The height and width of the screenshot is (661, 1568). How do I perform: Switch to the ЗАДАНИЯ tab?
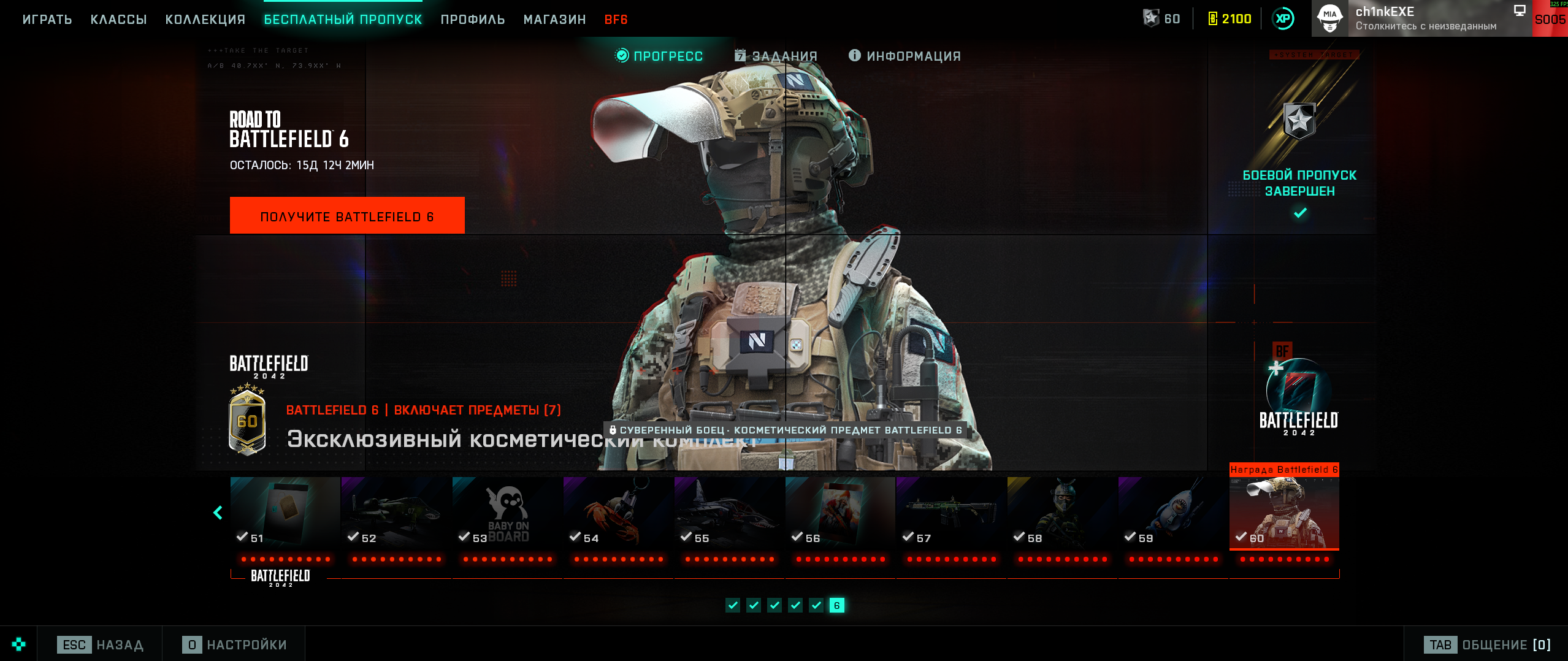776,56
